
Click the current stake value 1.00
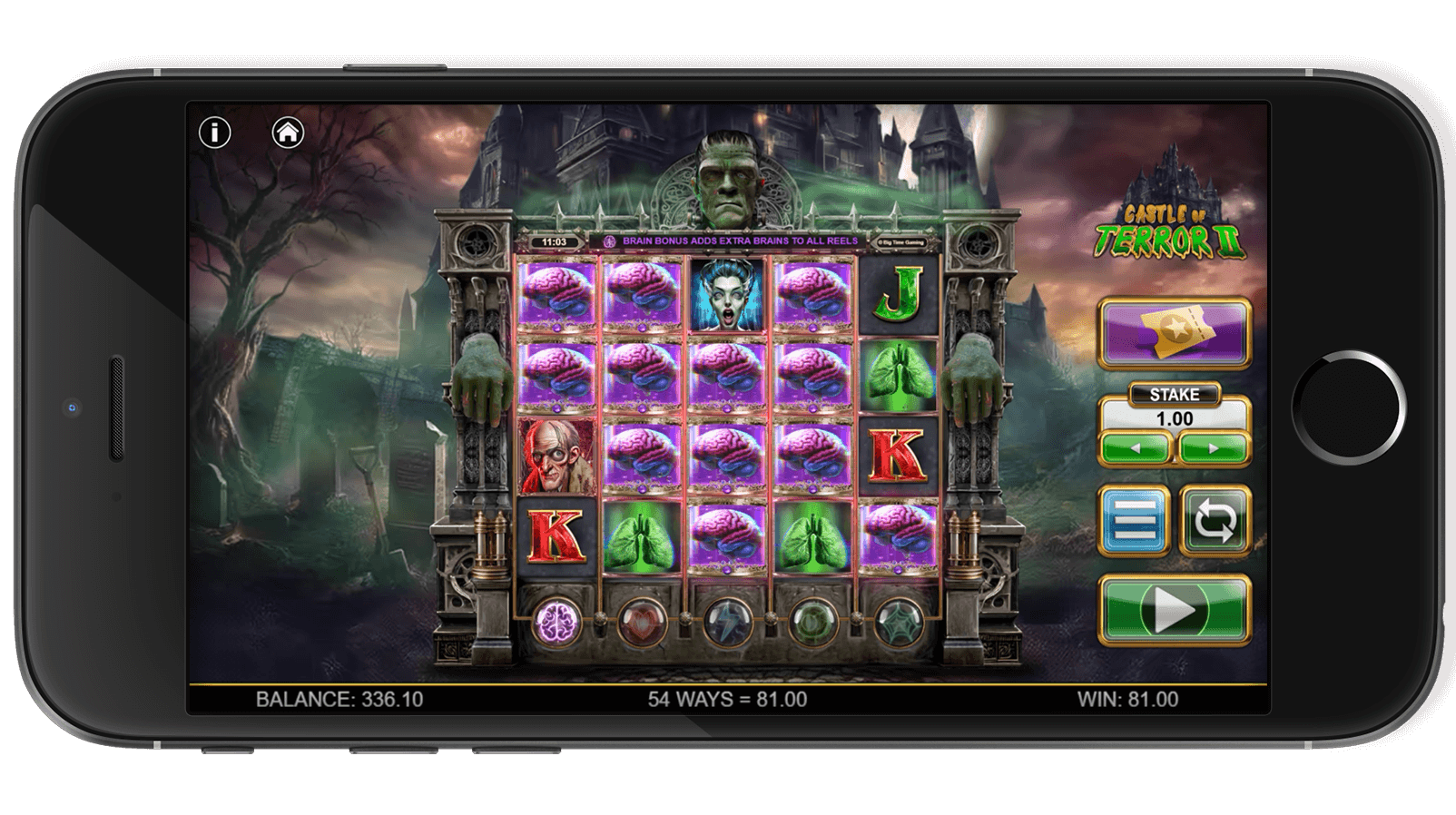(x=1174, y=418)
